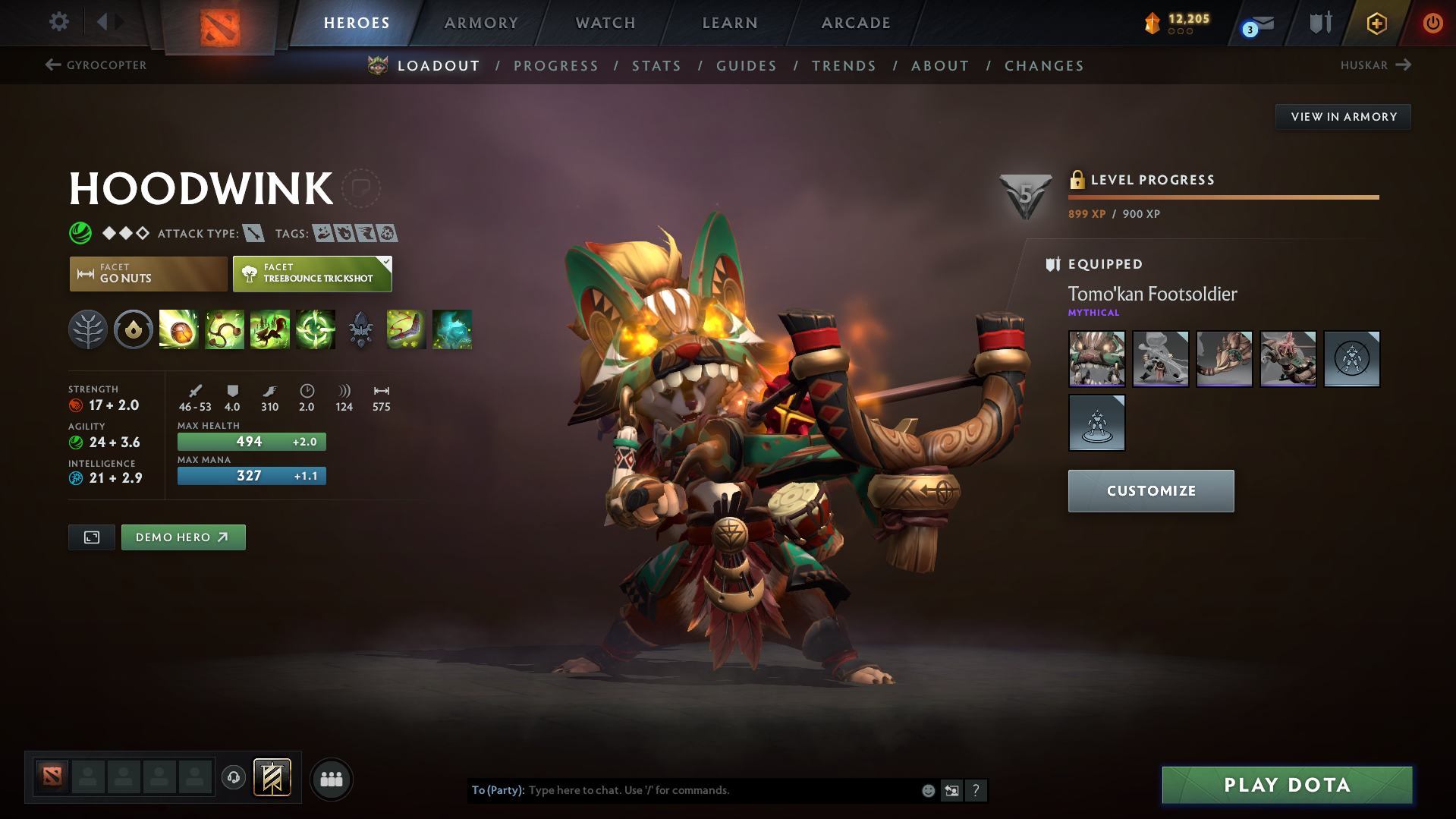
Task: Go to previous hero Gyrocopter
Action: click(x=96, y=65)
